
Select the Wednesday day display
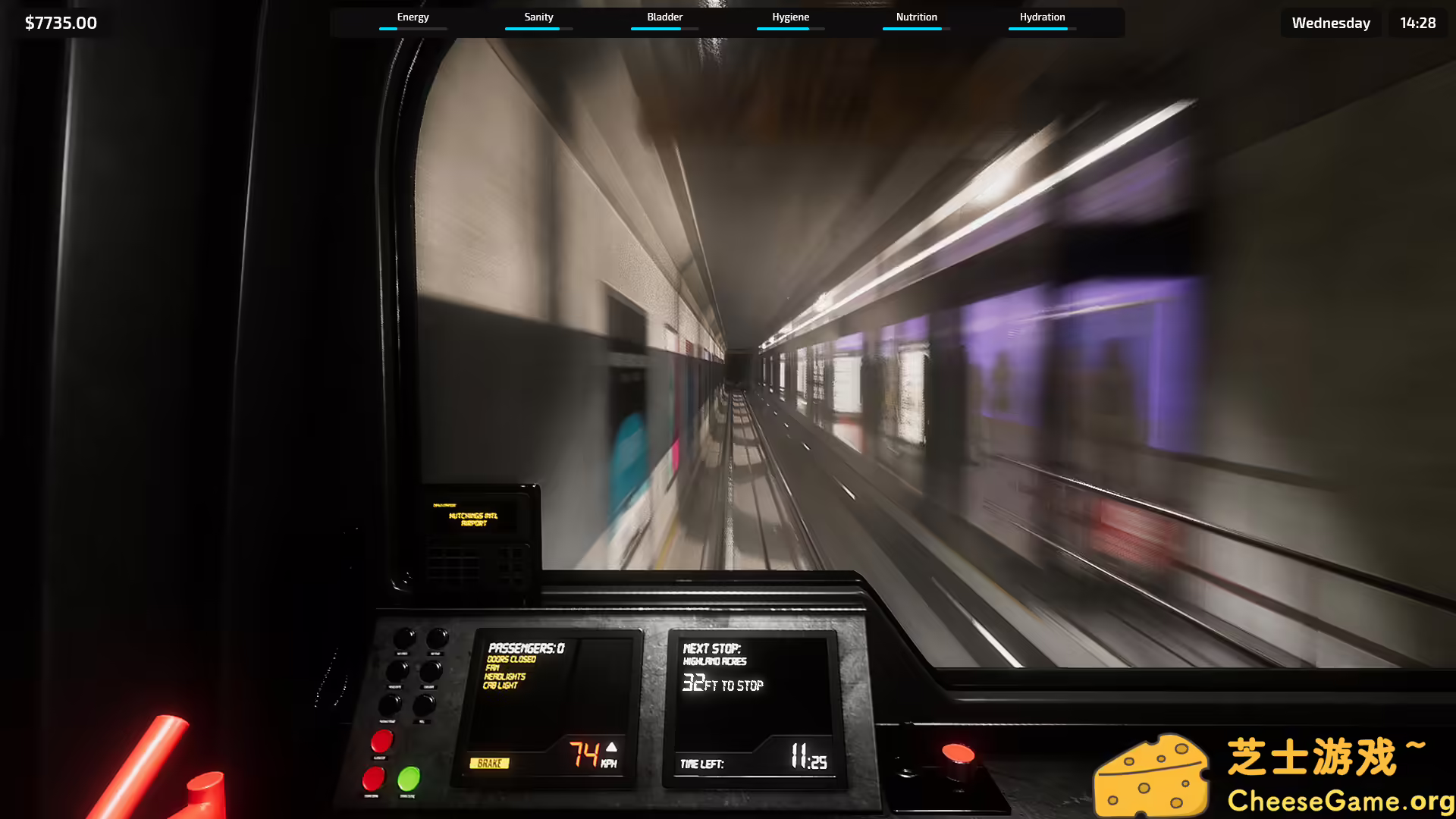pyautogui.click(x=1330, y=23)
